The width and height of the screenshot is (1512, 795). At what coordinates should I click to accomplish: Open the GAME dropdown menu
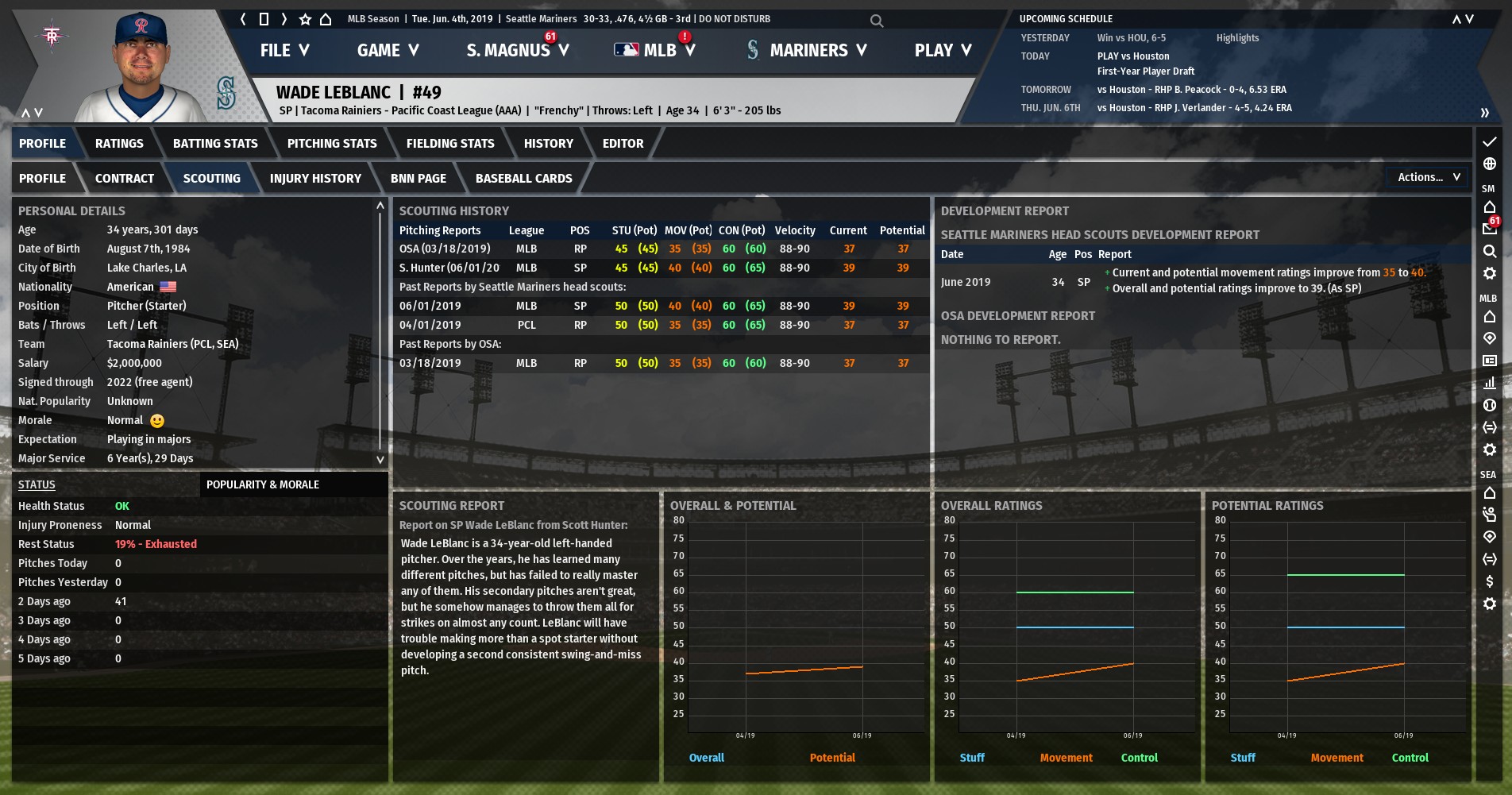[388, 50]
